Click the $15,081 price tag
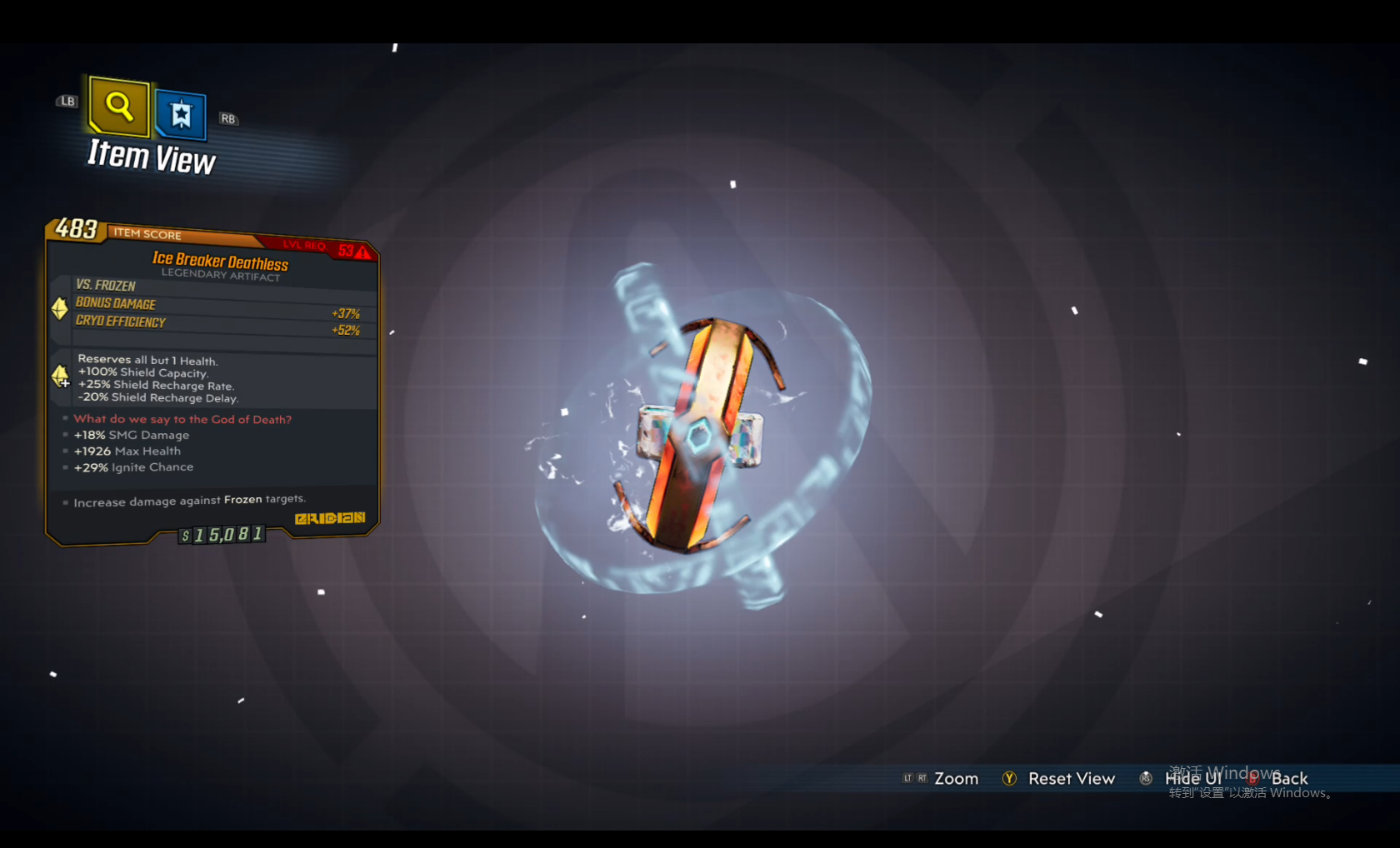 221,536
